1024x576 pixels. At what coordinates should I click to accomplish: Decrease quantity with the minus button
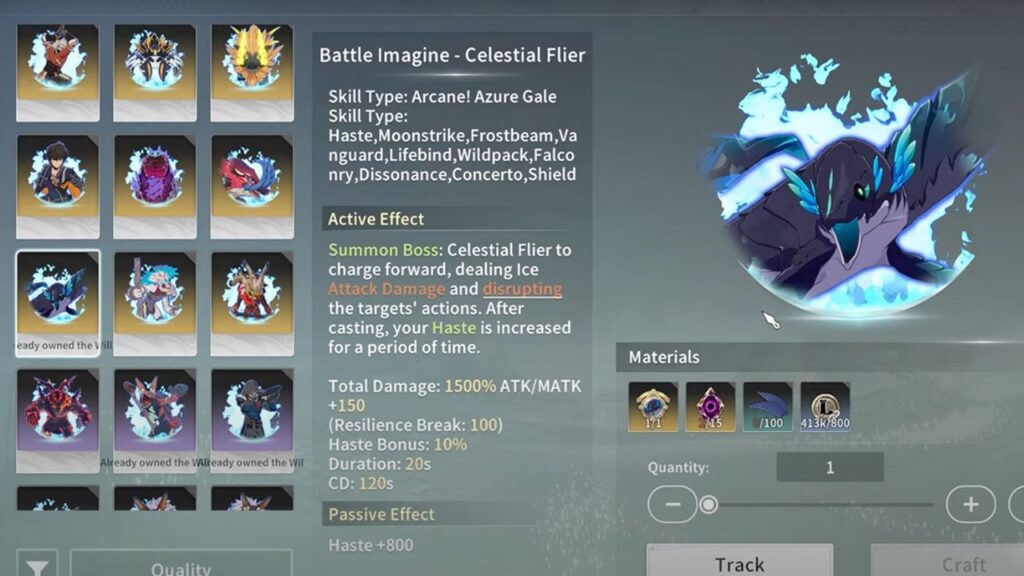[672, 504]
